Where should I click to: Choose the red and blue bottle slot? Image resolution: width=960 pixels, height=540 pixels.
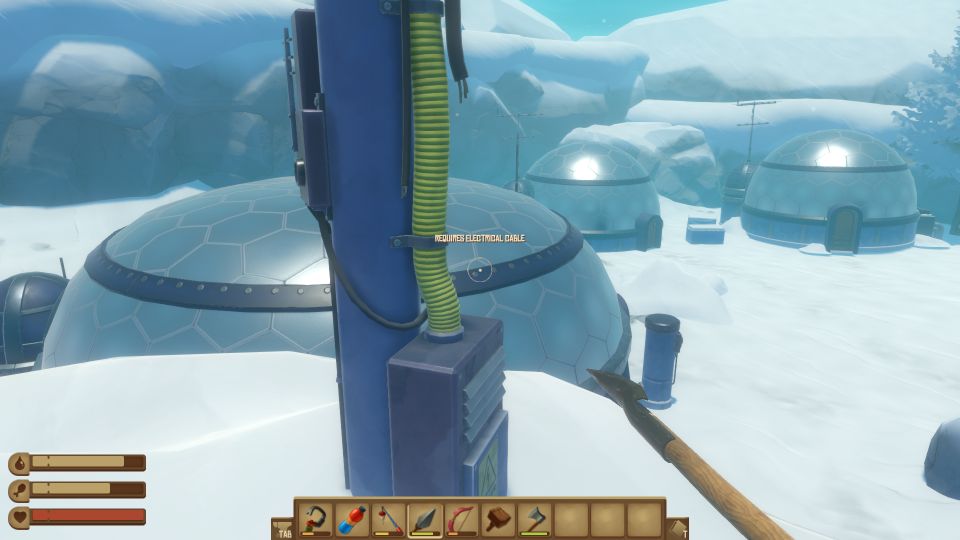click(x=352, y=520)
